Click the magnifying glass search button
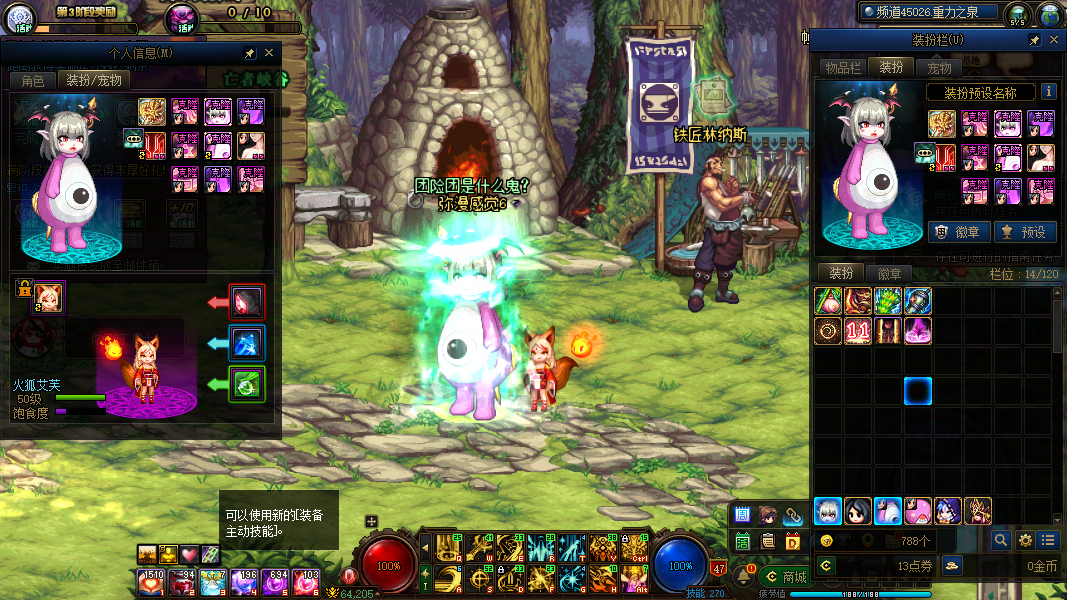Image resolution: width=1067 pixels, height=600 pixels. click(x=1000, y=540)
